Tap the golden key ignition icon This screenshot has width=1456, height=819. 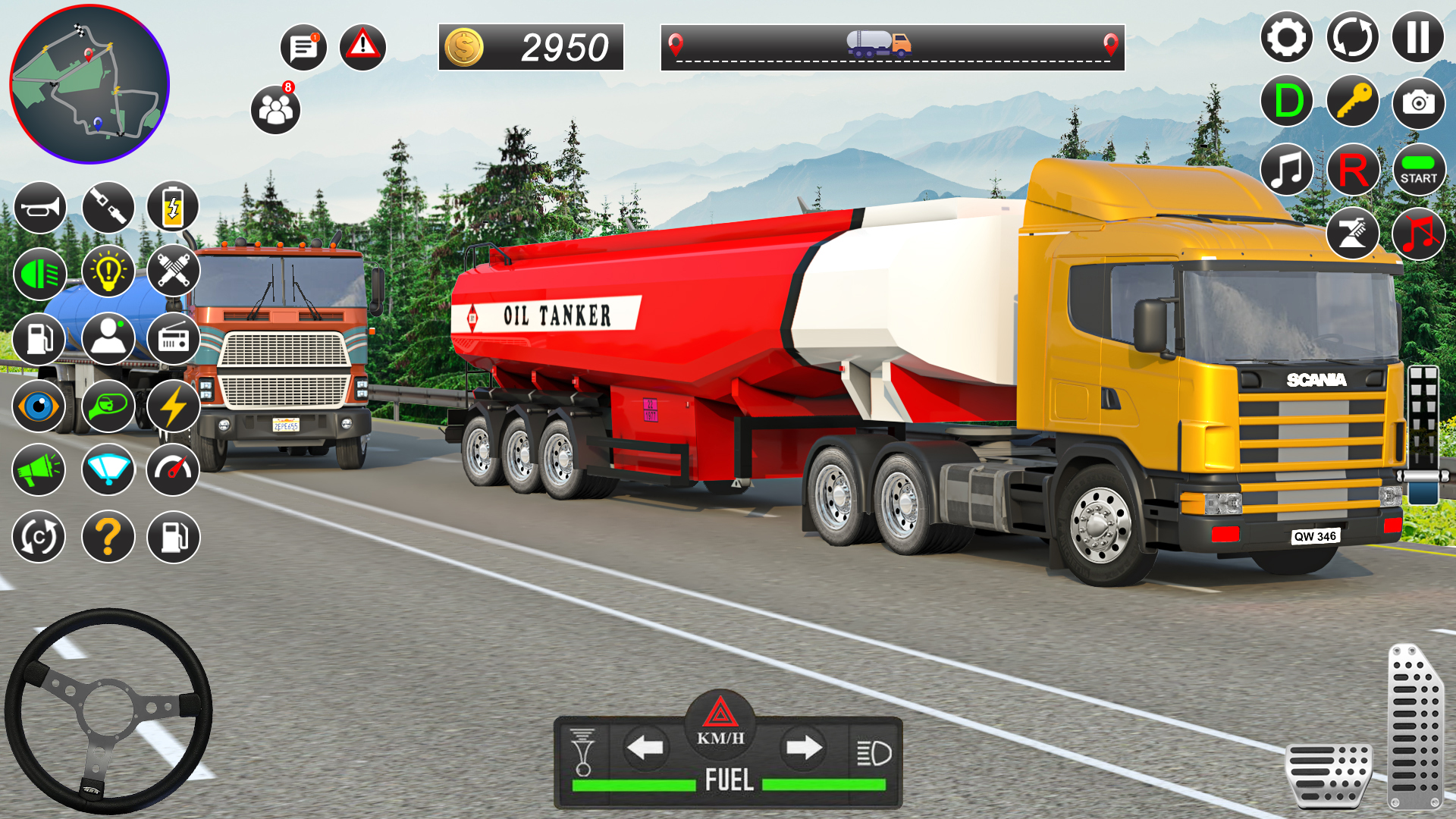click(x=1353, y=102)
